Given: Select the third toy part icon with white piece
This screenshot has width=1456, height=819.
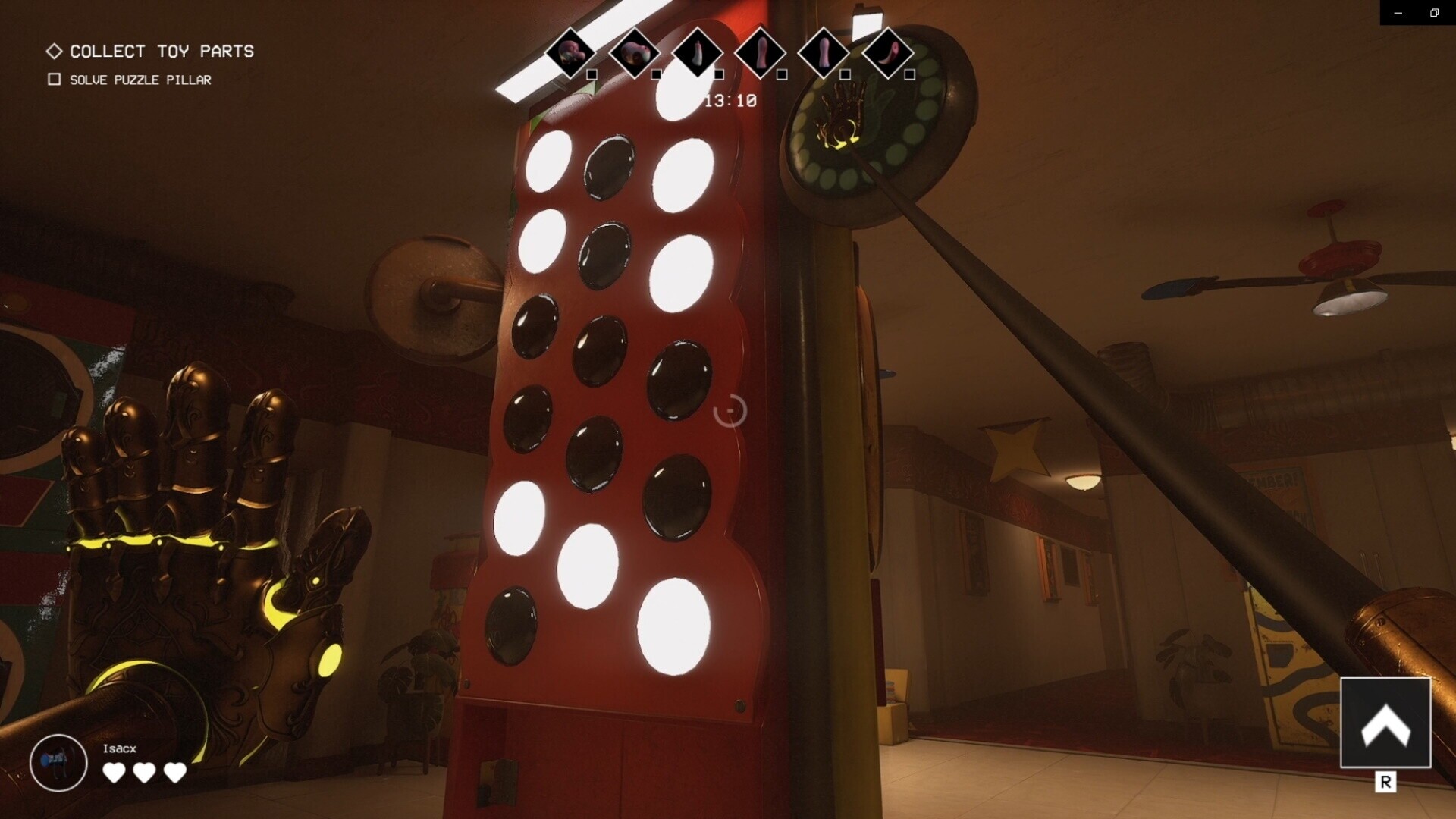Looking at the screenshot, I should coord(699,53).
